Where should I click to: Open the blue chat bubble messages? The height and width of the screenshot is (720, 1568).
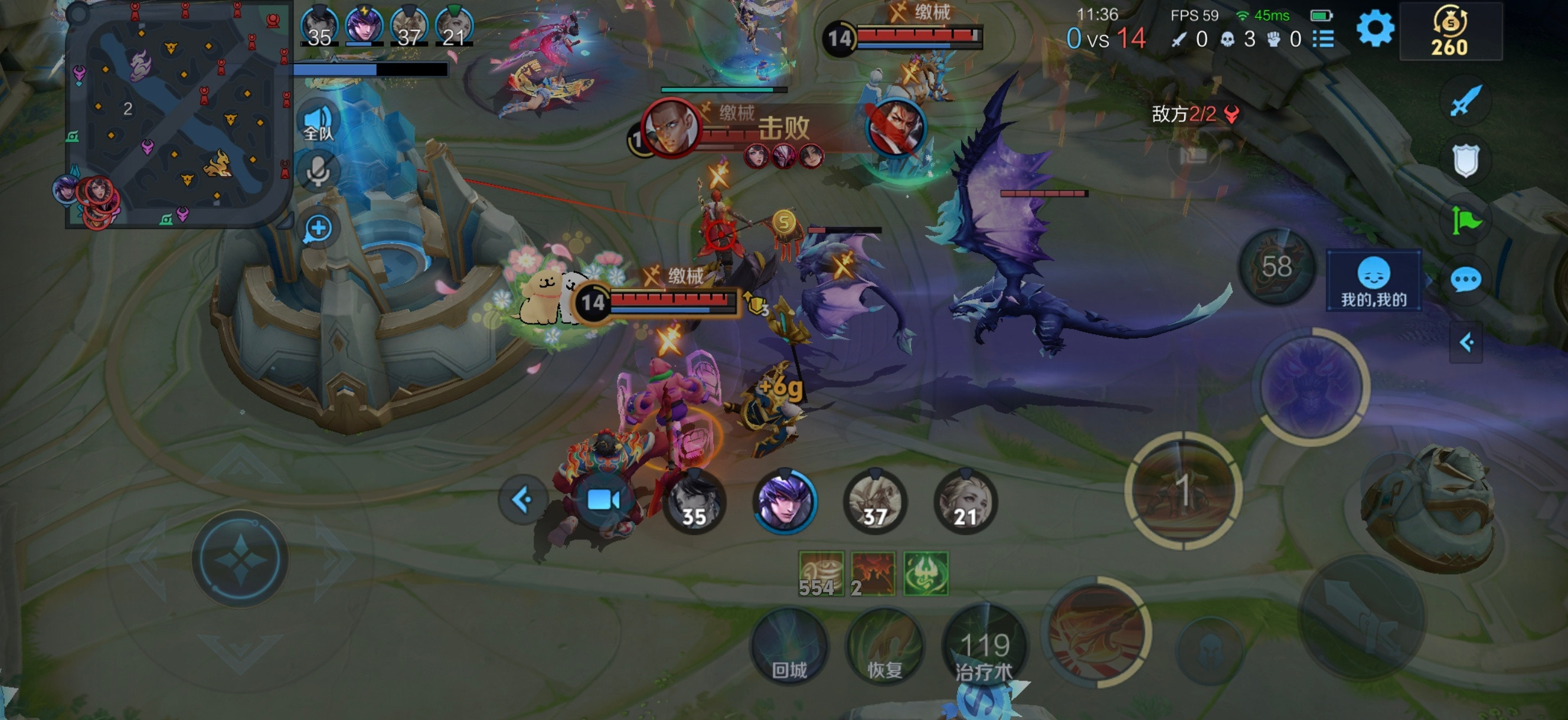(x=1466, y=280)
